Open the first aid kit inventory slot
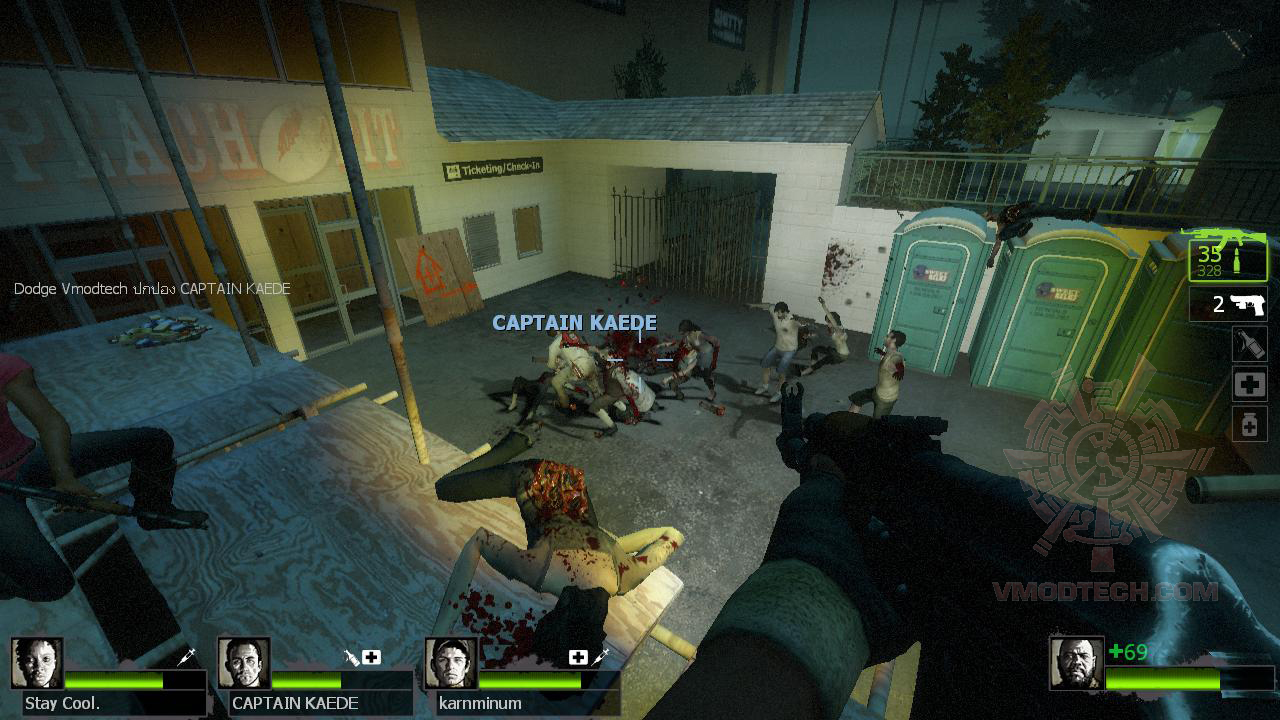The image size is (1280, 720). pyautogui.click(x=1252, y=383)
